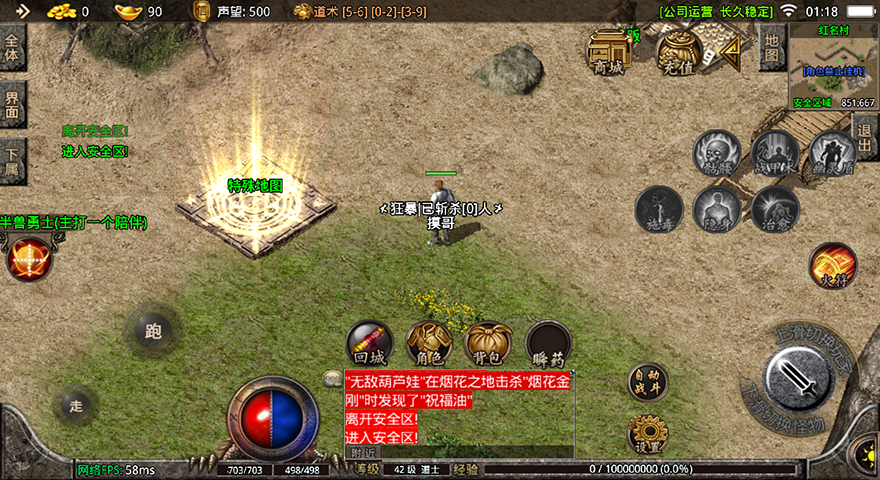
Task: Open the 商城 shop
Action: (x=608, y=52)
